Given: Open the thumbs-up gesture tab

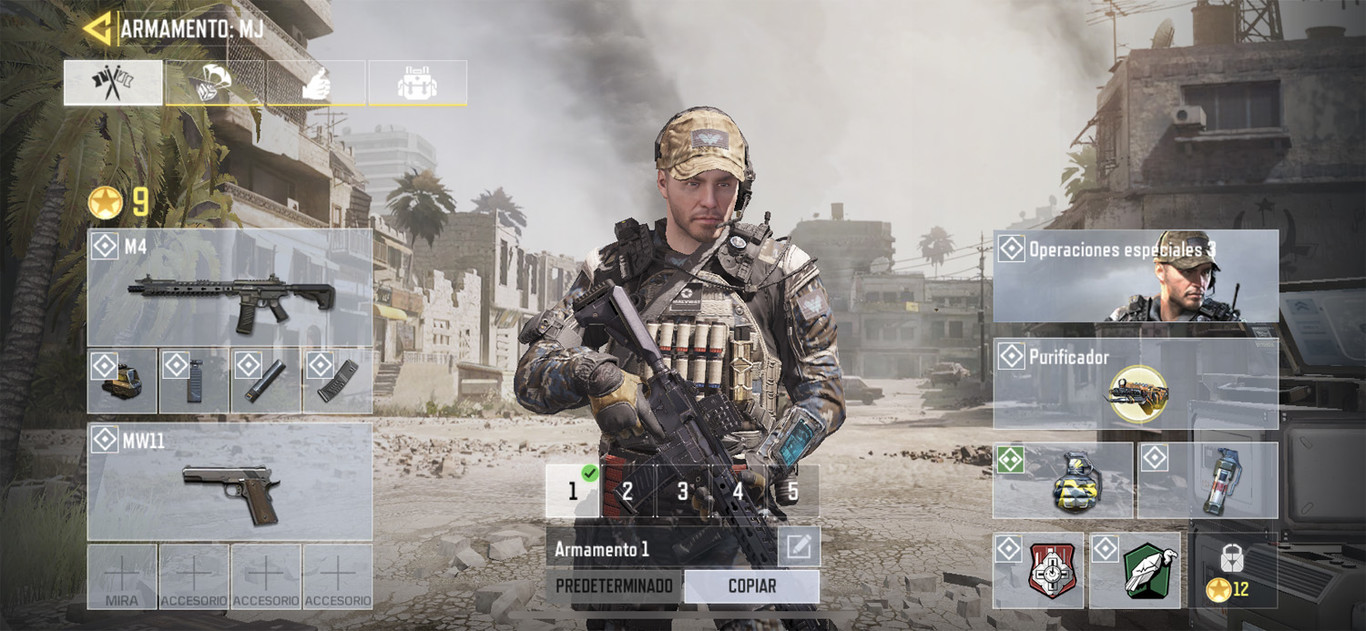Looking at the screenshot, I should [315, 83].
